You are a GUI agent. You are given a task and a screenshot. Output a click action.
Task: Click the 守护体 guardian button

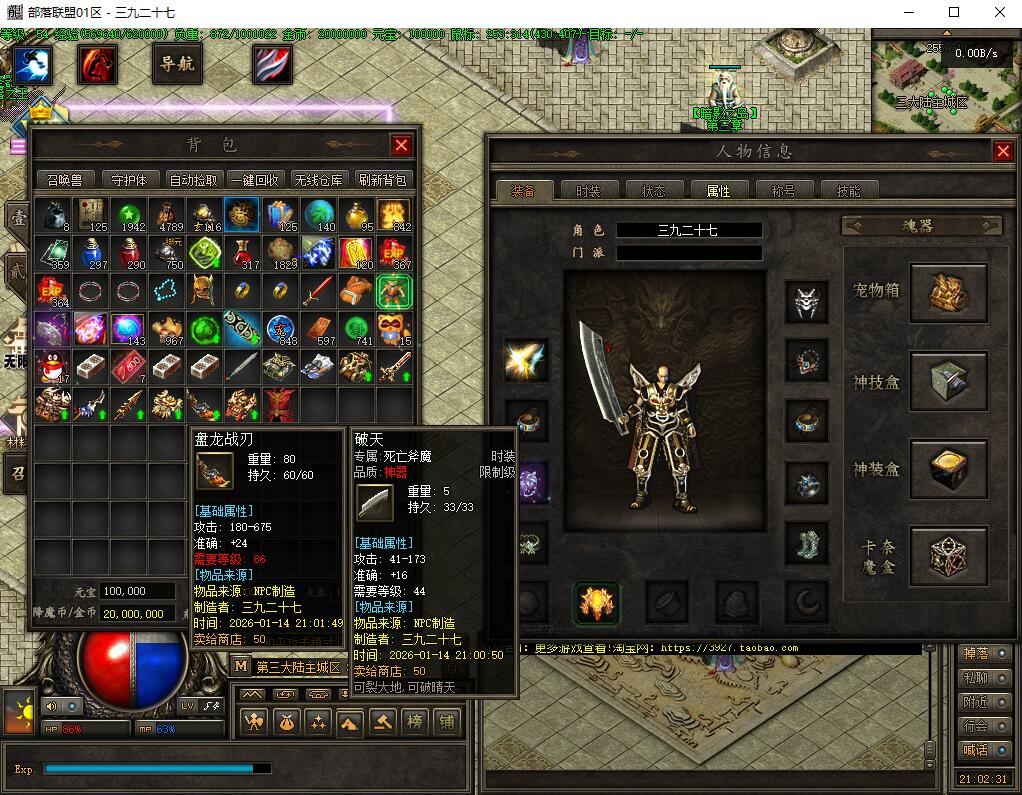point(129,180)
